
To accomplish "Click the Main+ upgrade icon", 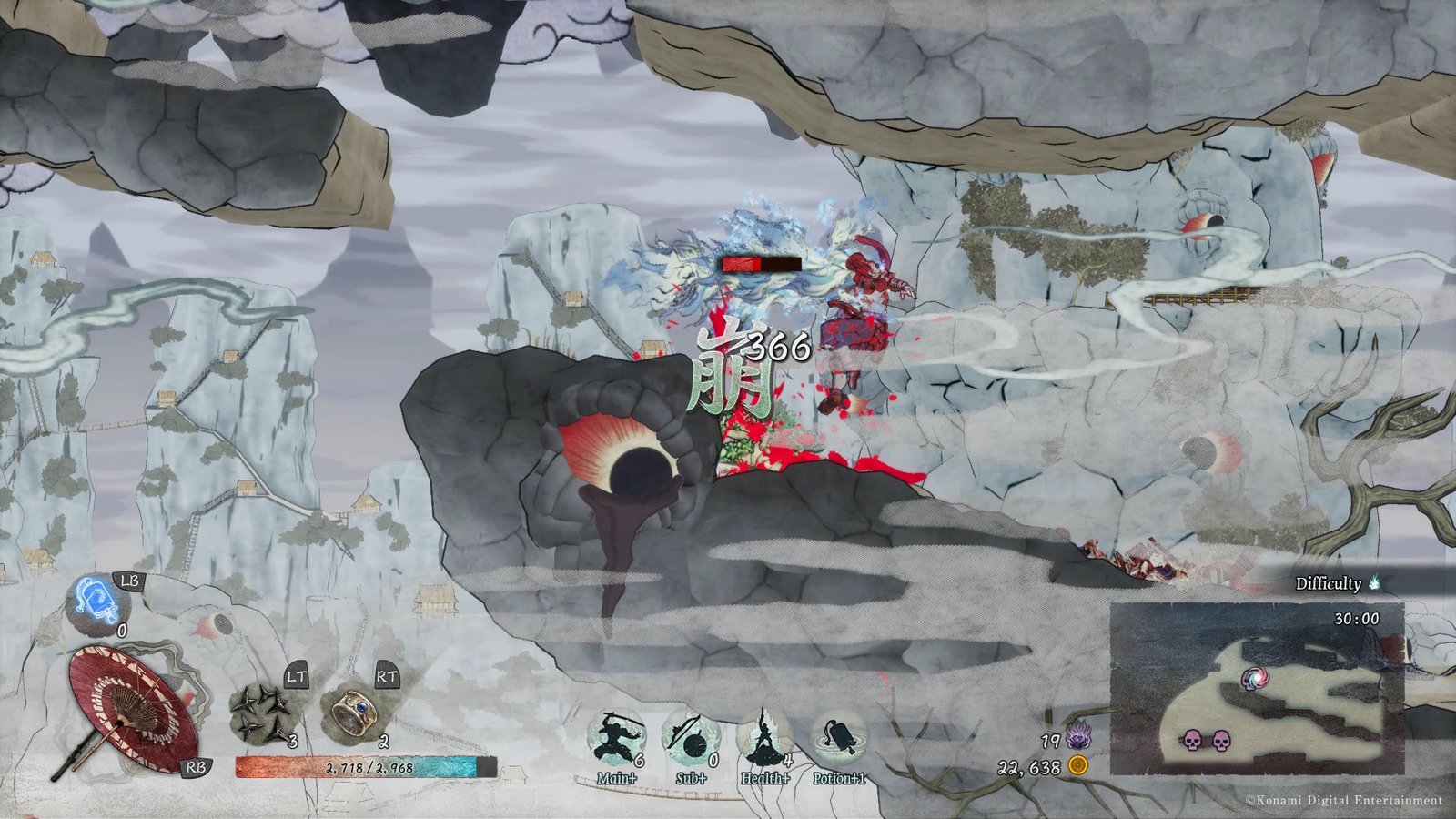I will click(615, 739).
